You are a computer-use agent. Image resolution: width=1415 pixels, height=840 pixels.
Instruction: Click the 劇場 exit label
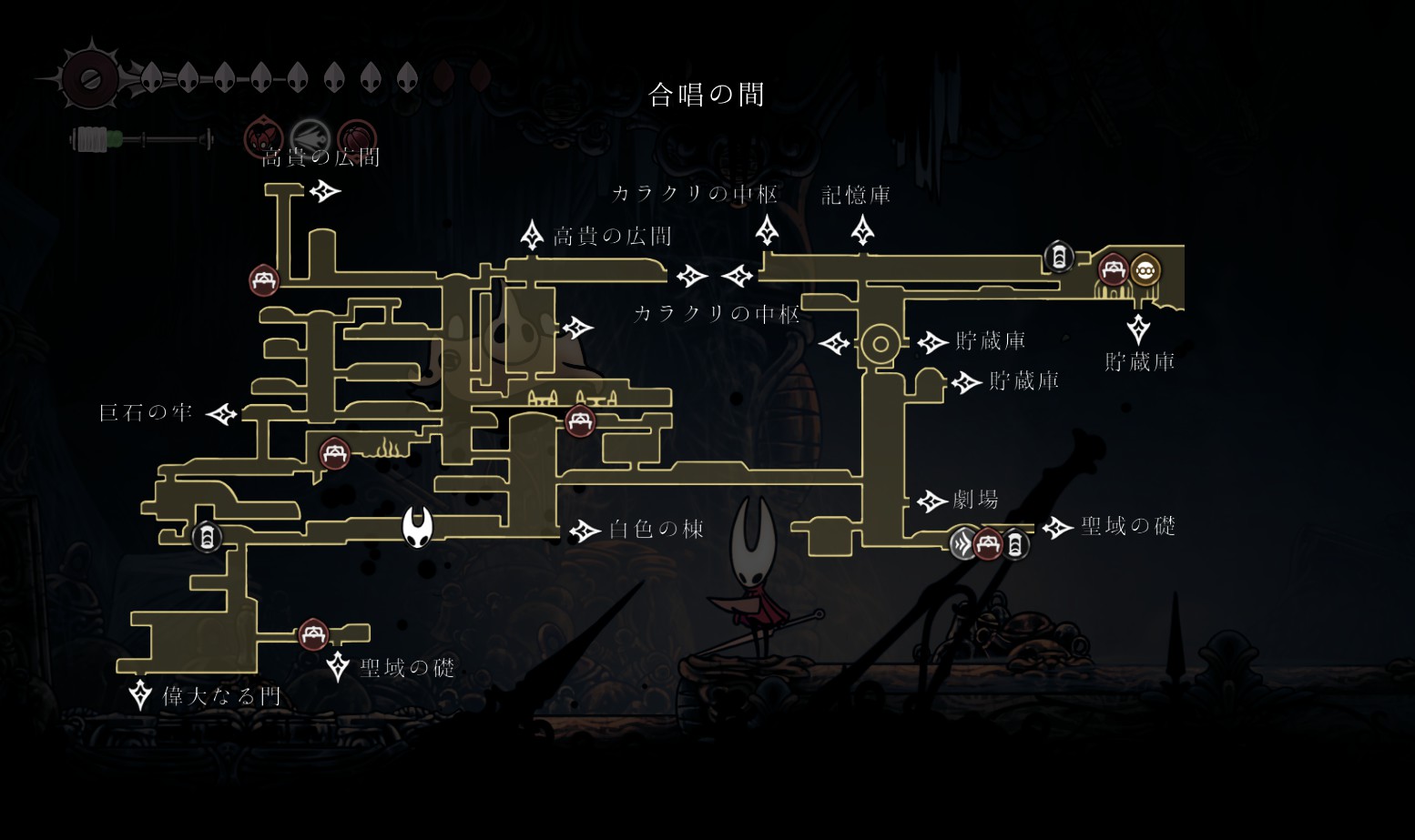point(975,500)
